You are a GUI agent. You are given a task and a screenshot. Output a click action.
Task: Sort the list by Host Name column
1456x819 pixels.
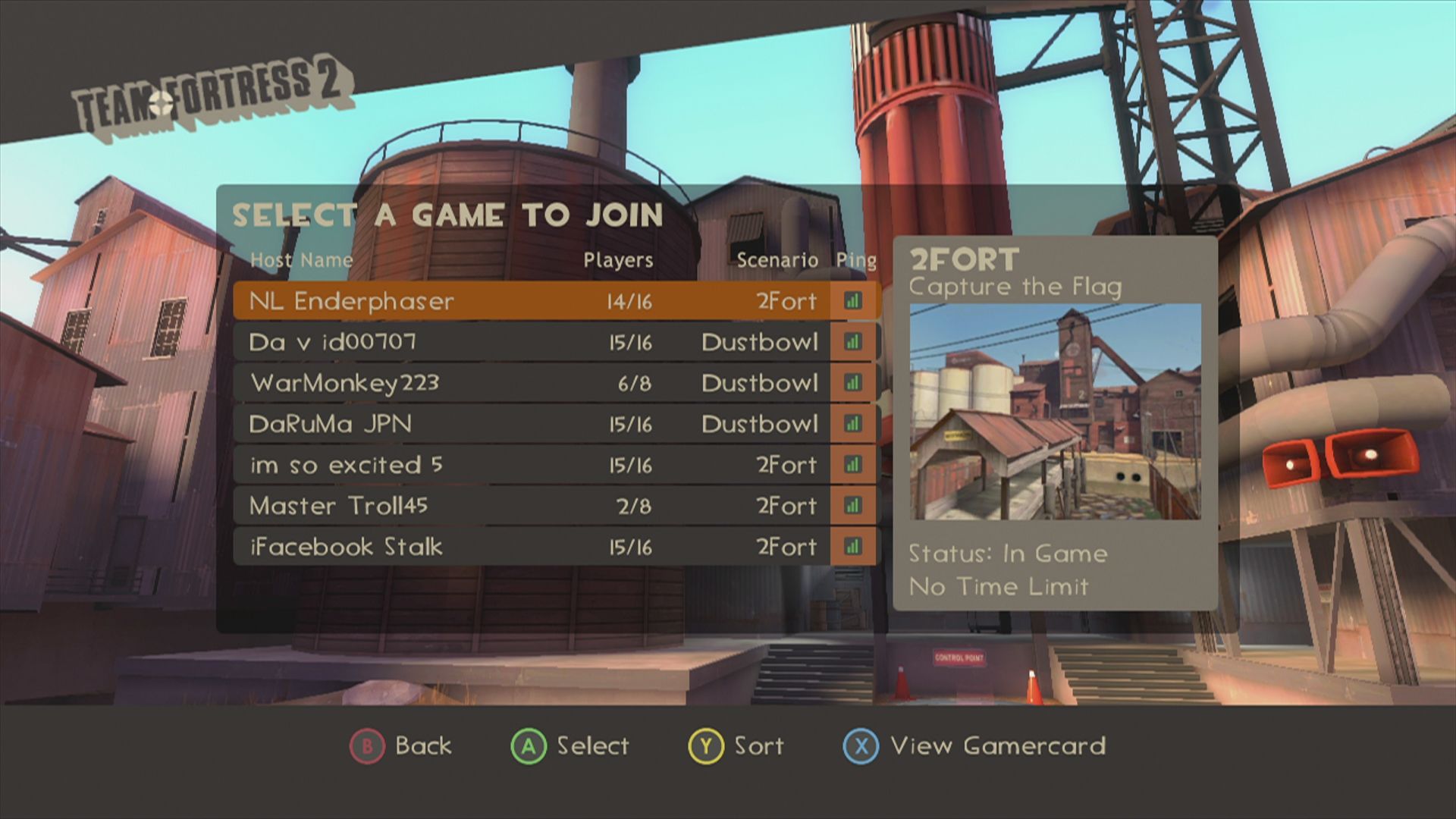pyautogui.click(x=301, y=260)
